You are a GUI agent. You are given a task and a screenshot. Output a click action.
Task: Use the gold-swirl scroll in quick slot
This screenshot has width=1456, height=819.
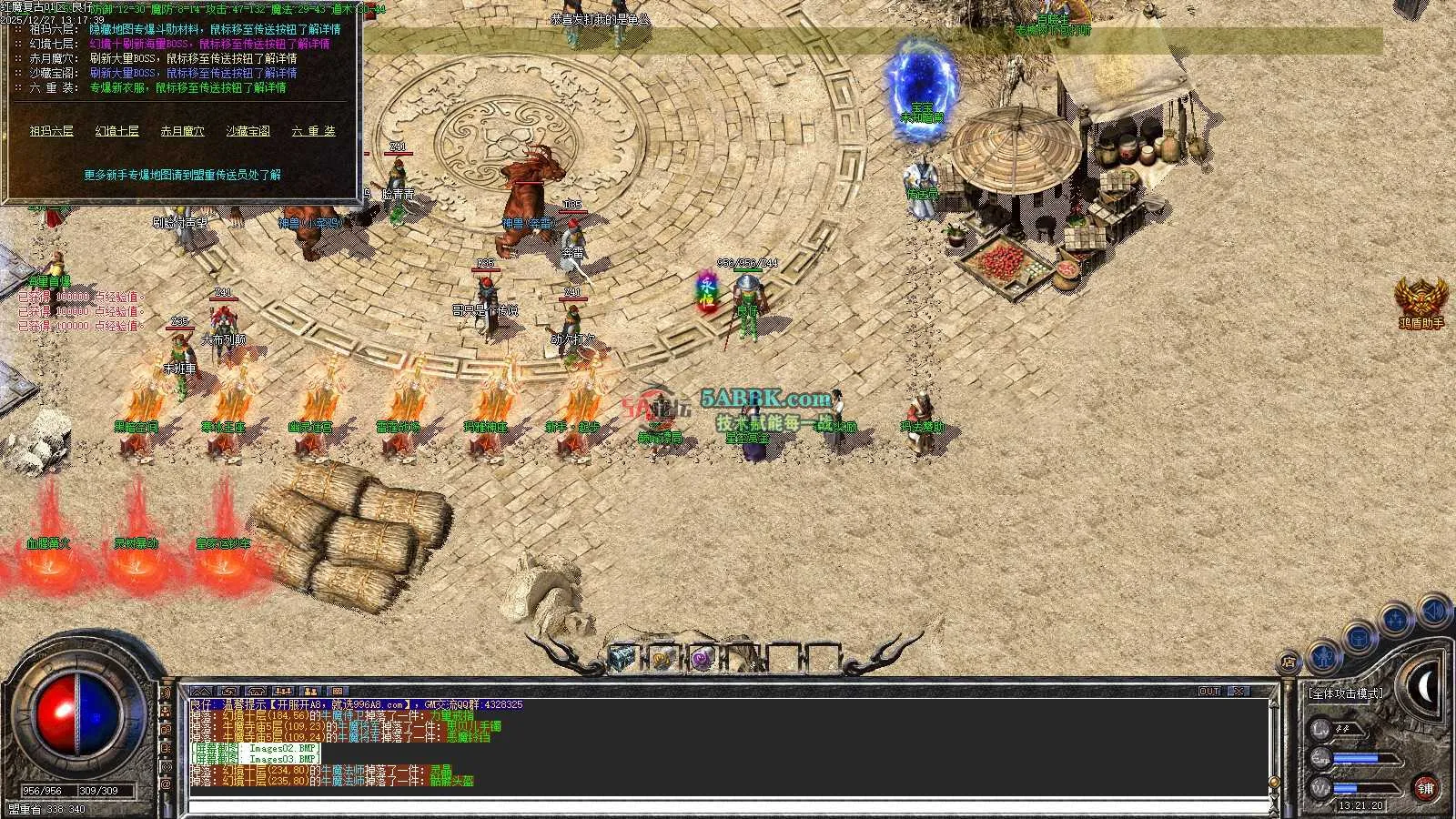pos(662,658)
